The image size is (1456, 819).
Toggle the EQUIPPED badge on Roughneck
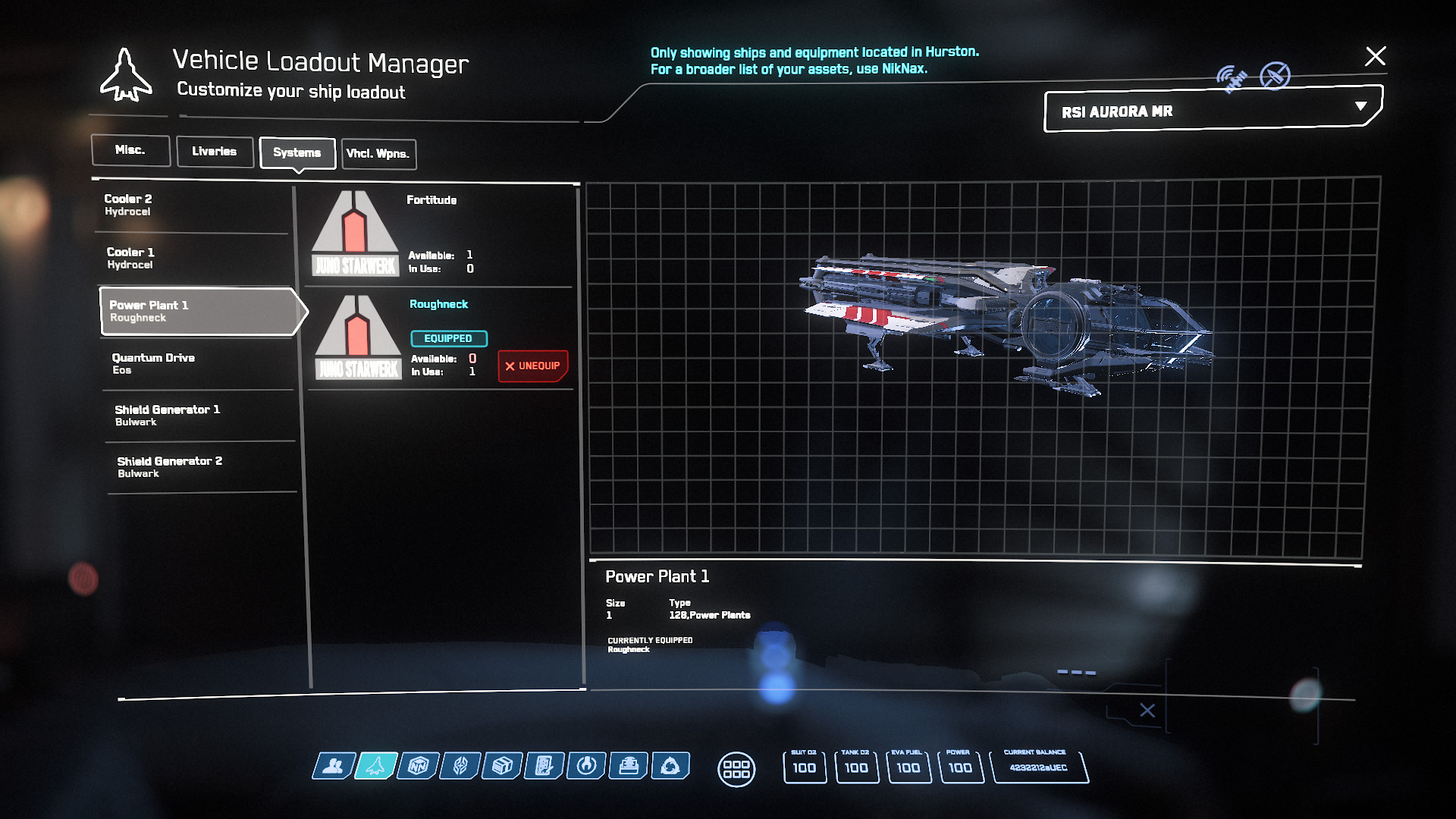coord(449,338)
